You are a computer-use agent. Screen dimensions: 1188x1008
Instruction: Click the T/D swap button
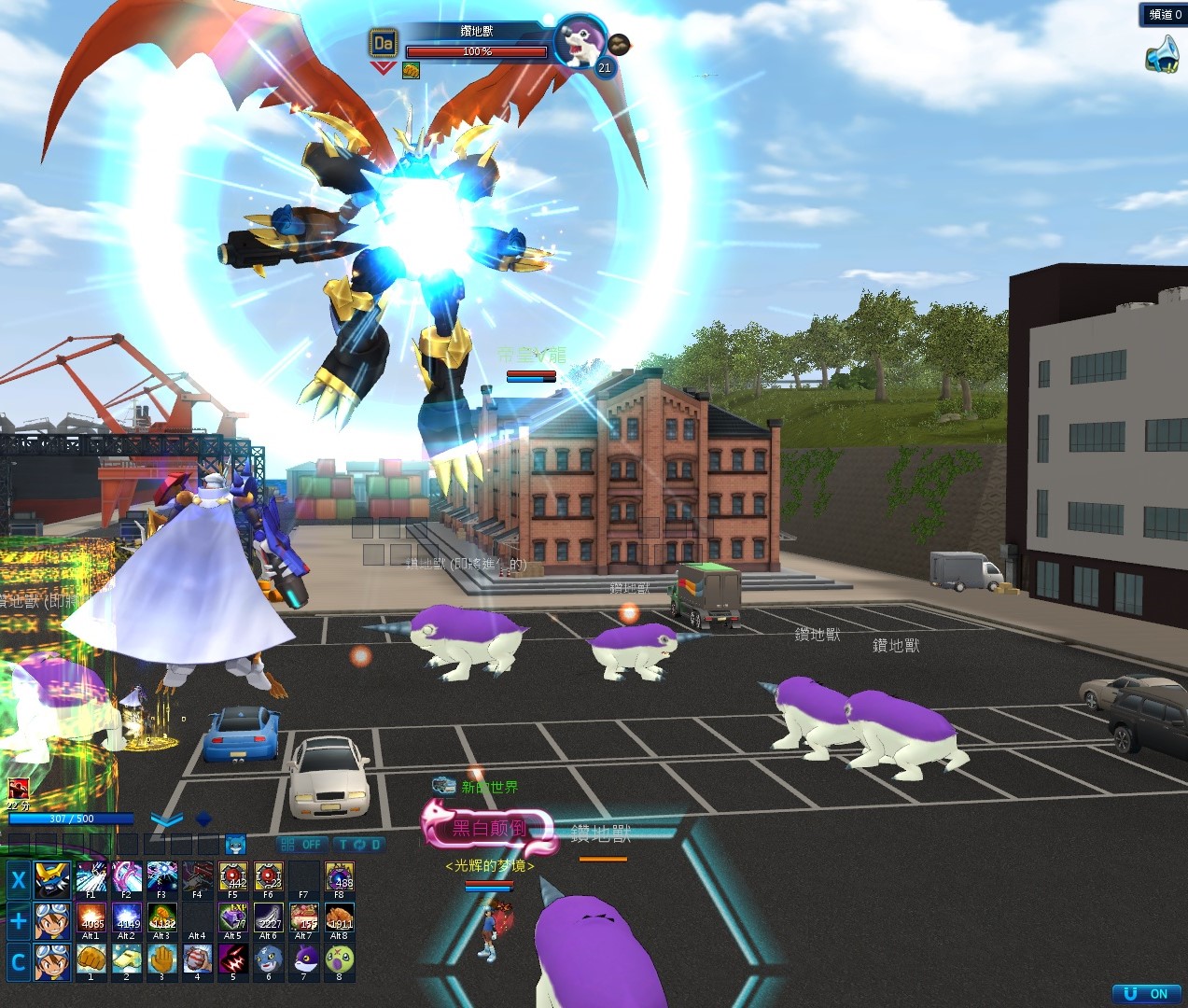359,844
